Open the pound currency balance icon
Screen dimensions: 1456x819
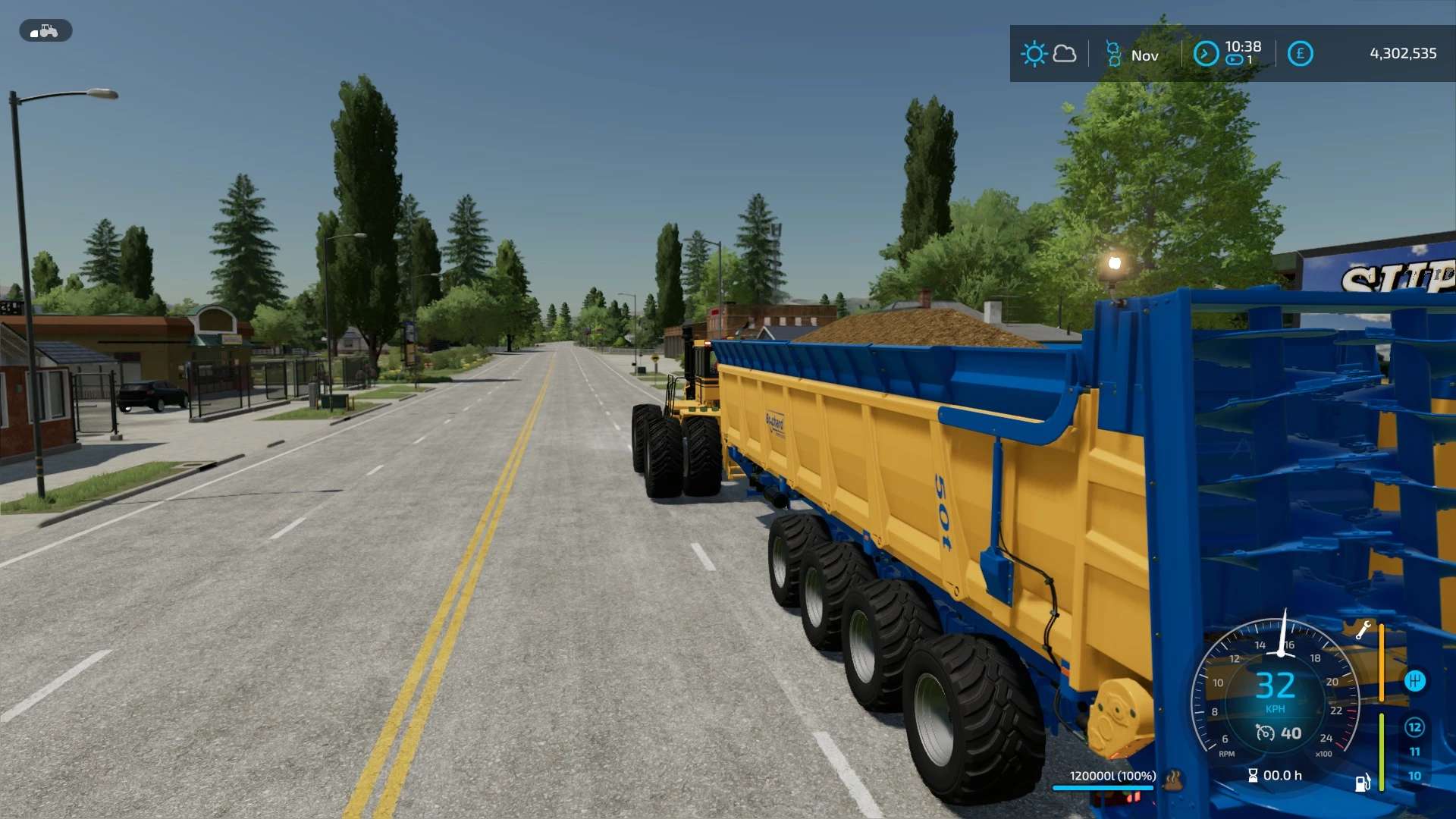tap(1300, 54)
